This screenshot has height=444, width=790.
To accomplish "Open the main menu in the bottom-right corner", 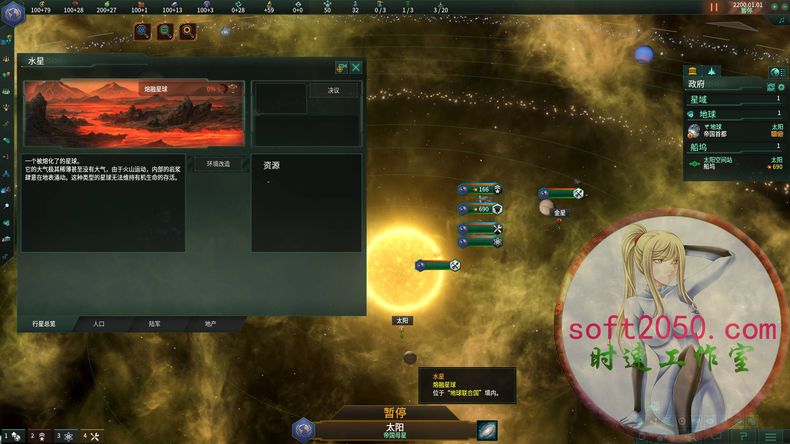I will (x=771, y=437).
